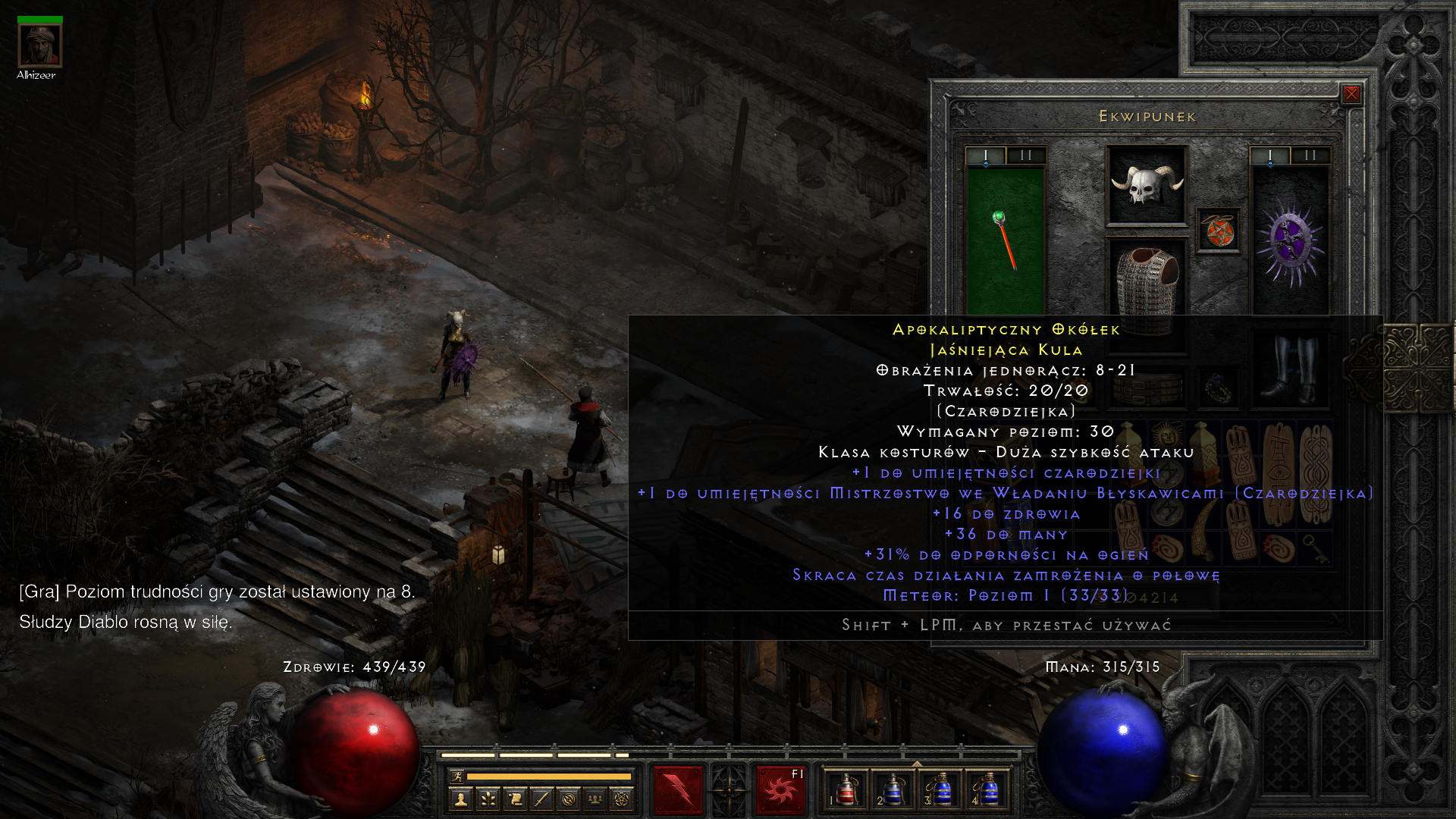Close the Ekwipunek inventory panel
The image size is (1456, 819).
click(x=1351, y=94)
